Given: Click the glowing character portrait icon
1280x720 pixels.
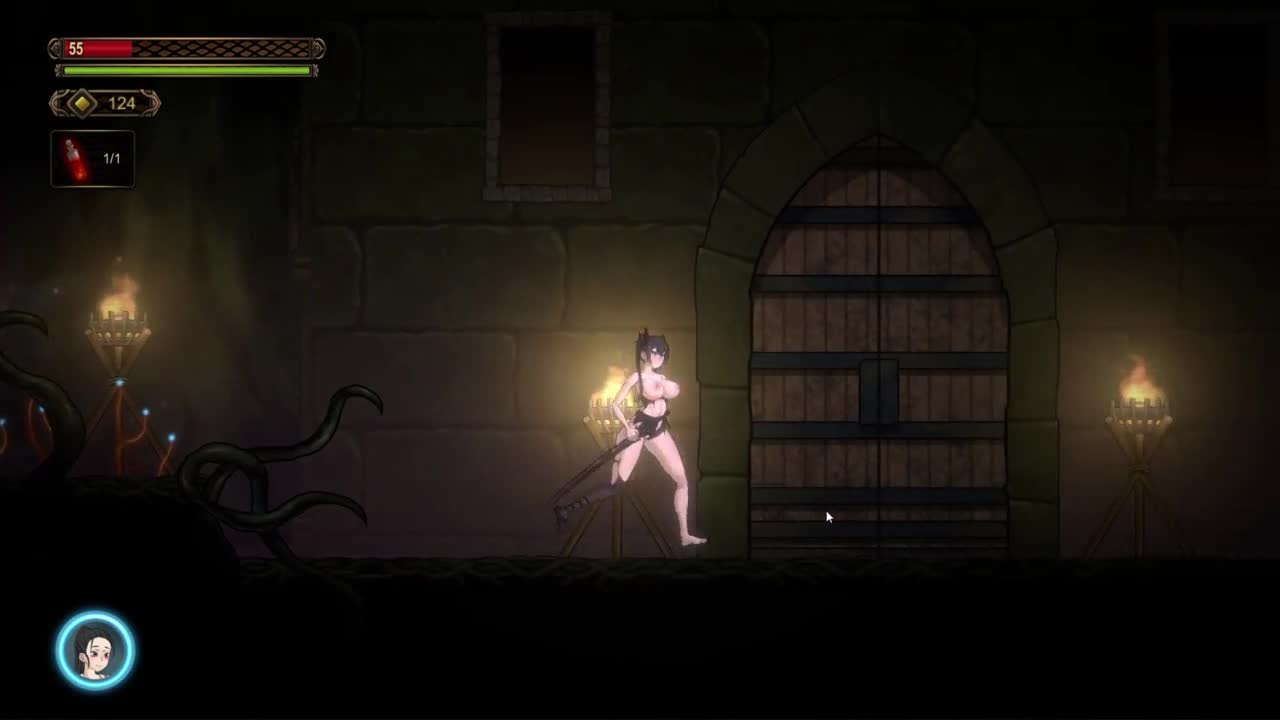Looking at the screenshot, I should (95, 651).
